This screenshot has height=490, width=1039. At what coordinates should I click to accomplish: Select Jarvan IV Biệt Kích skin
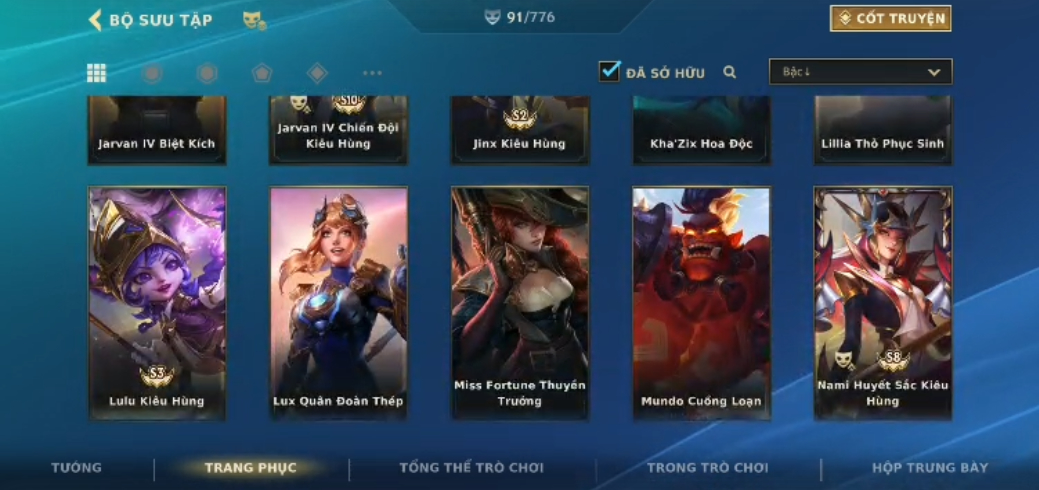click(x=157, y=130)
